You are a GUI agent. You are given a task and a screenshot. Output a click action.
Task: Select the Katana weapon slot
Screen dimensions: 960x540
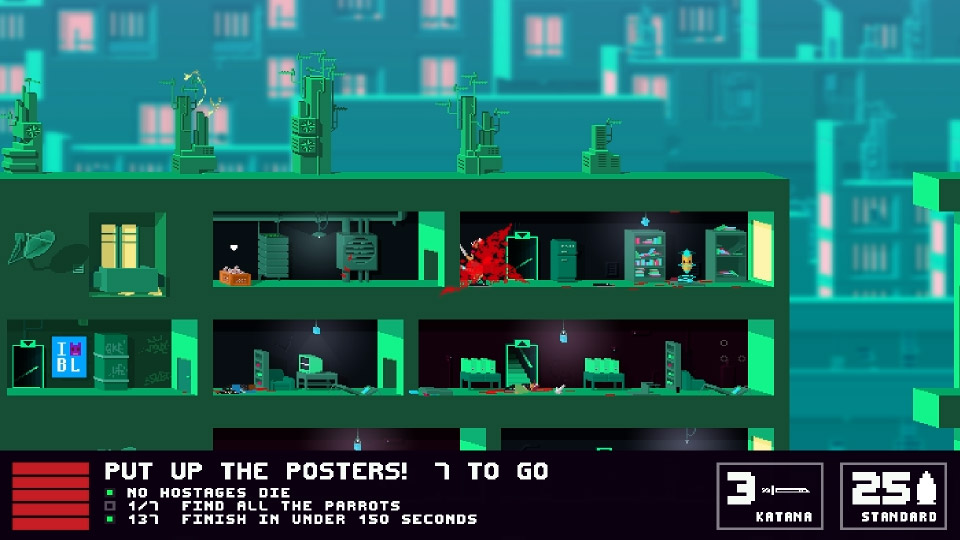pyautogui.click(x=770, y=495)
